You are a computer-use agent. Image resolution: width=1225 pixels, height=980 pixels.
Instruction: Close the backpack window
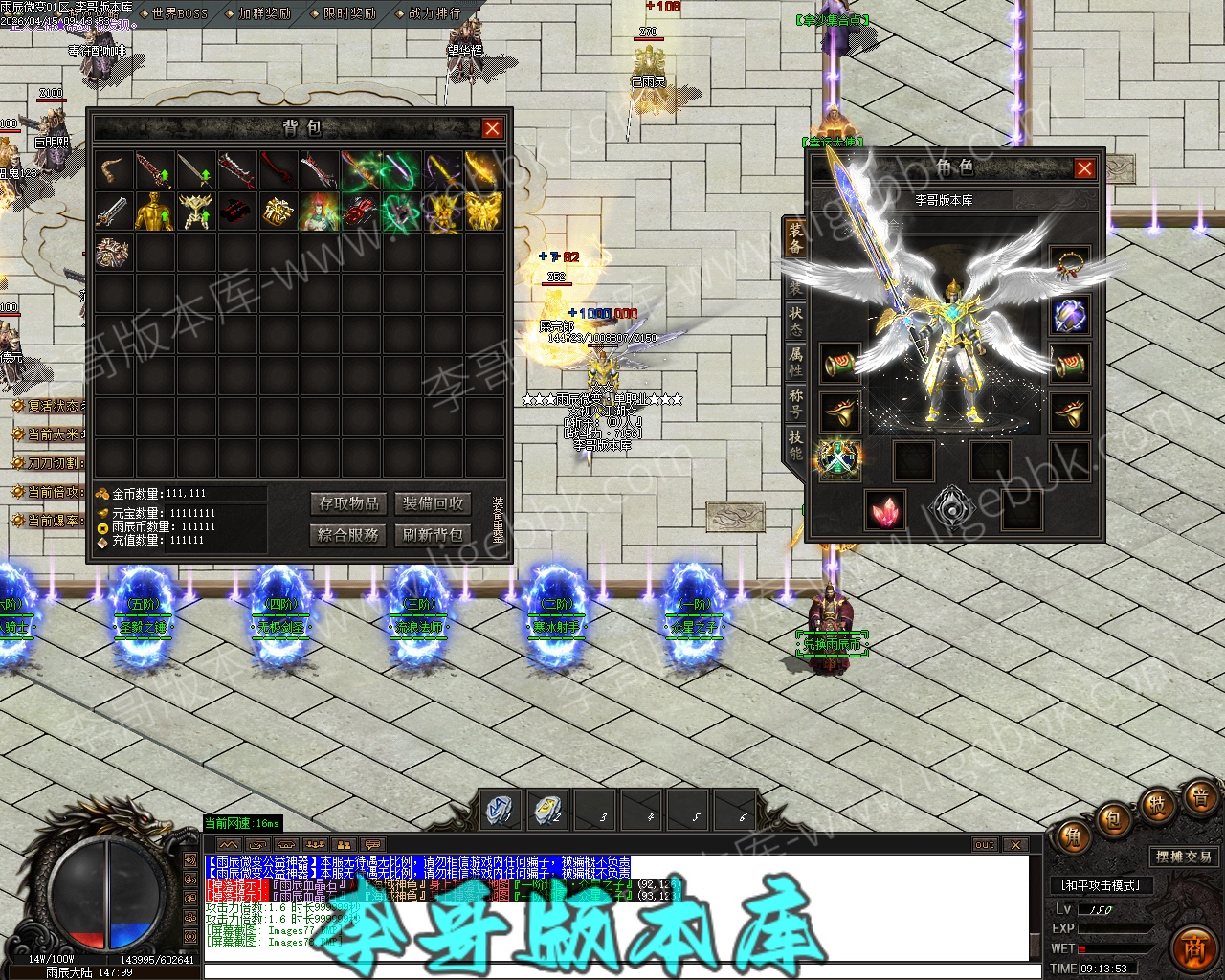[x=492, y=128]
